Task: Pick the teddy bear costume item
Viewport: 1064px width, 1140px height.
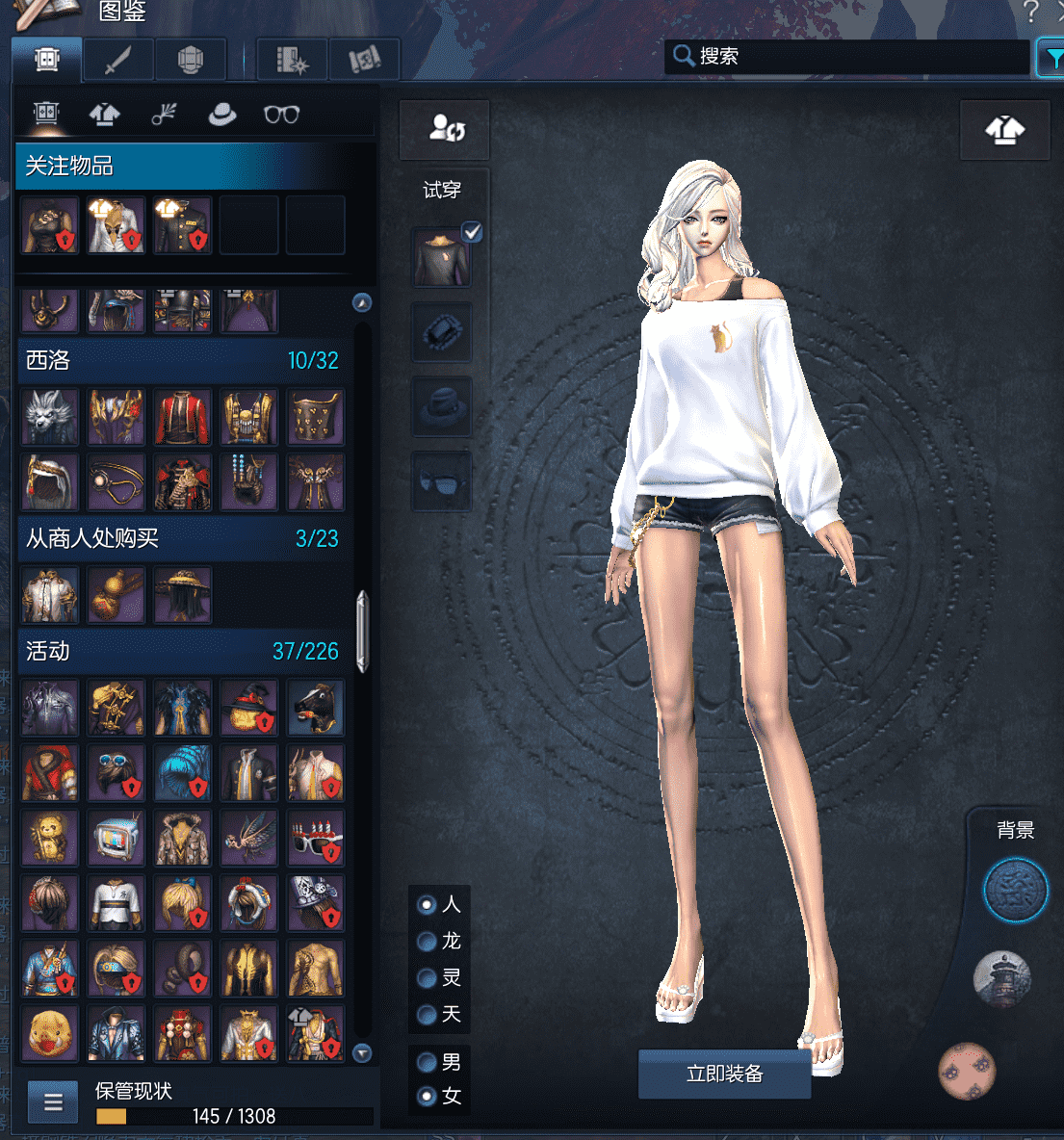Action: (50, 838)
